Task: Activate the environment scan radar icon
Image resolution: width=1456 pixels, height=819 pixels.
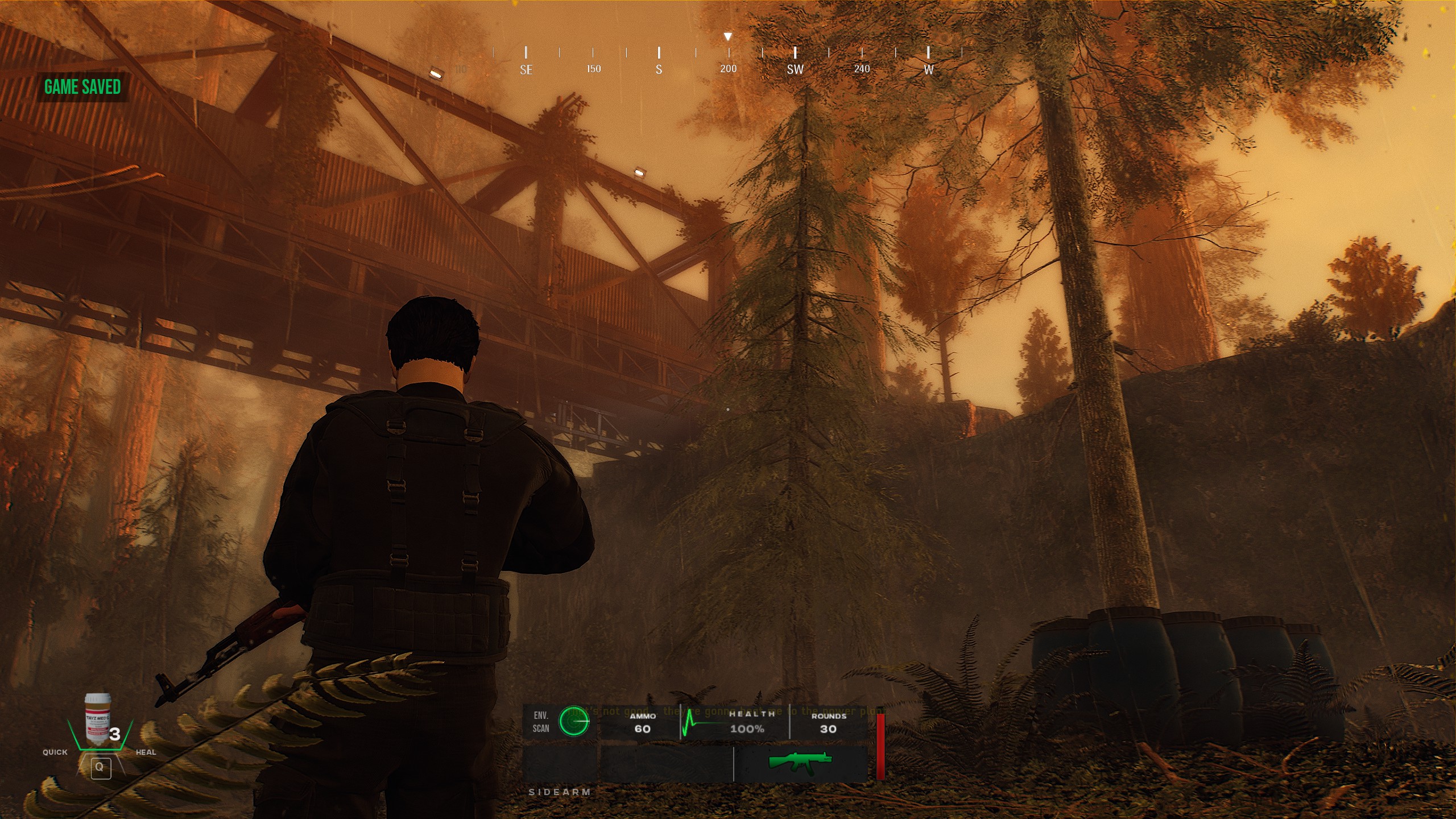Action: point(574,722)
